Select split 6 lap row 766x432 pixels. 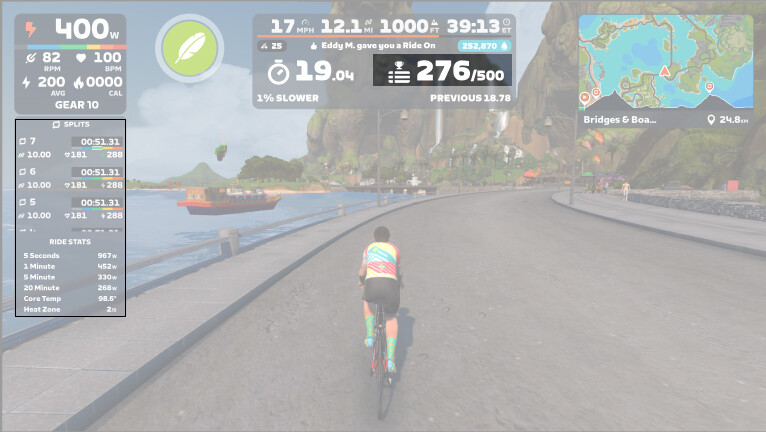(x=70, y=178)
